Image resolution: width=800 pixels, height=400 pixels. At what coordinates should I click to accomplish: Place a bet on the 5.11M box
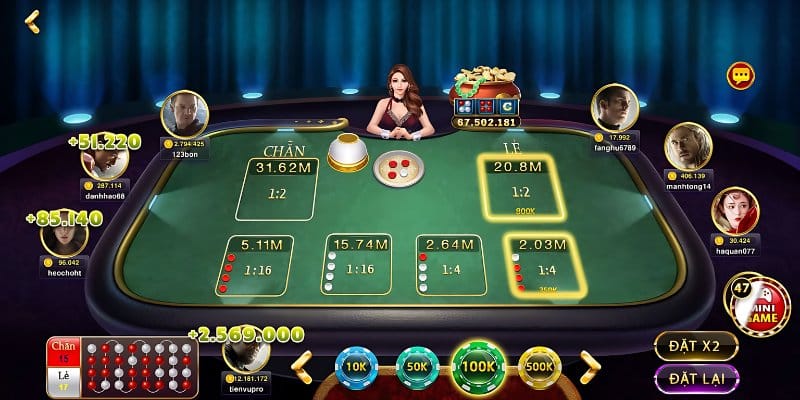tap(258, 264)
